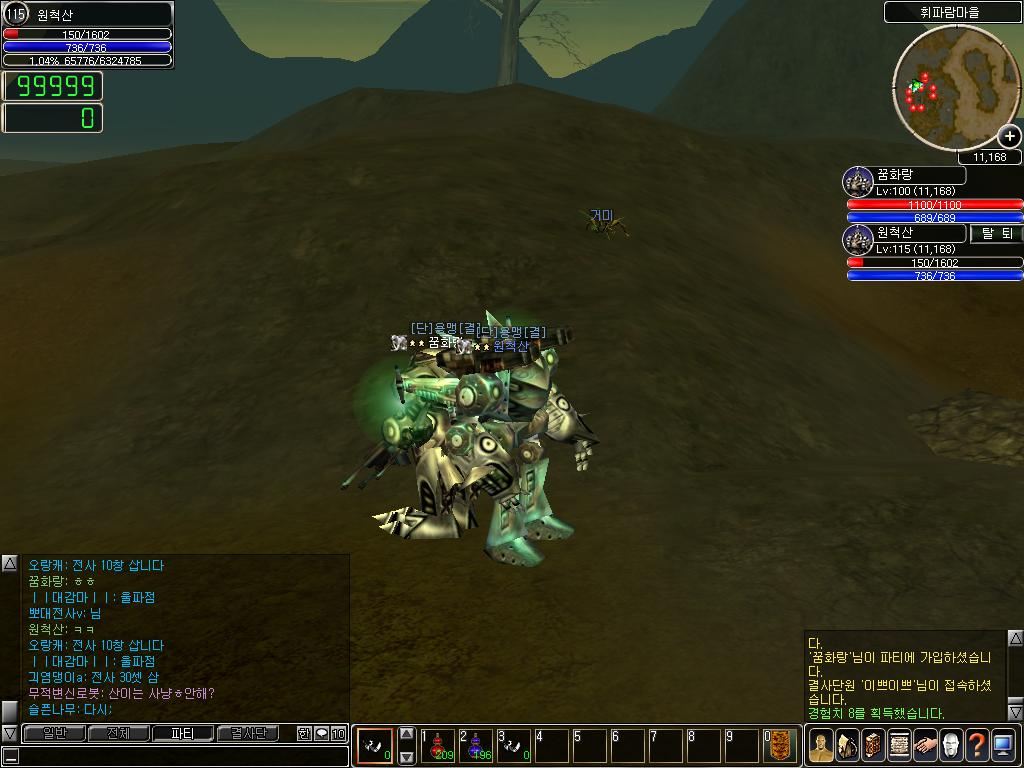
Task: Open help with the question mark icon
Action: pos(976,745)
